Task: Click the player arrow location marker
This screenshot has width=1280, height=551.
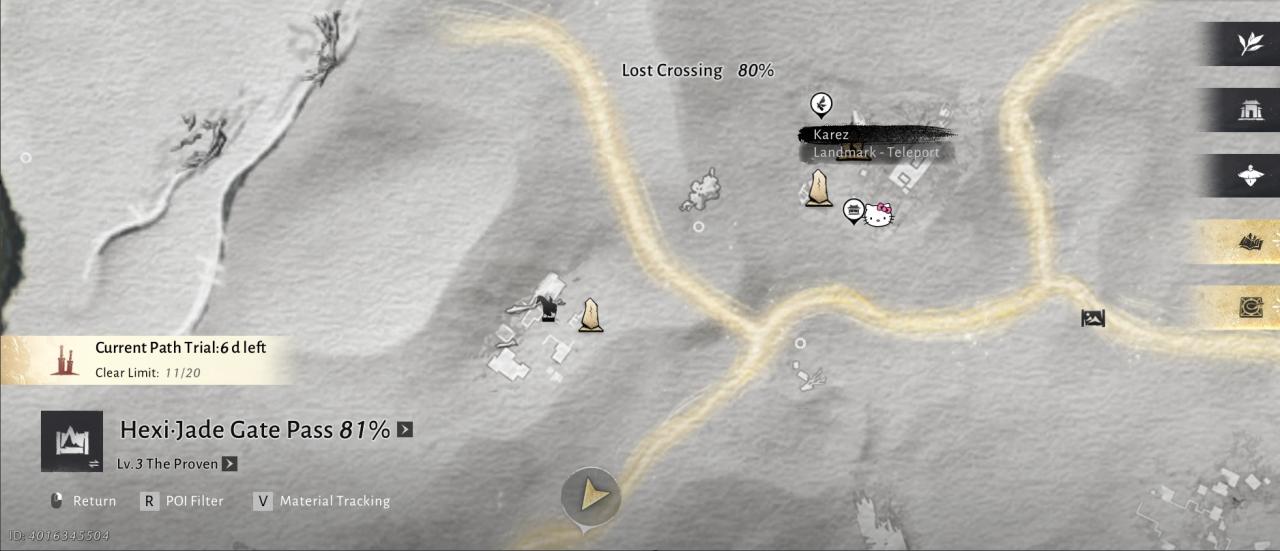Action: tap(590, 494)
